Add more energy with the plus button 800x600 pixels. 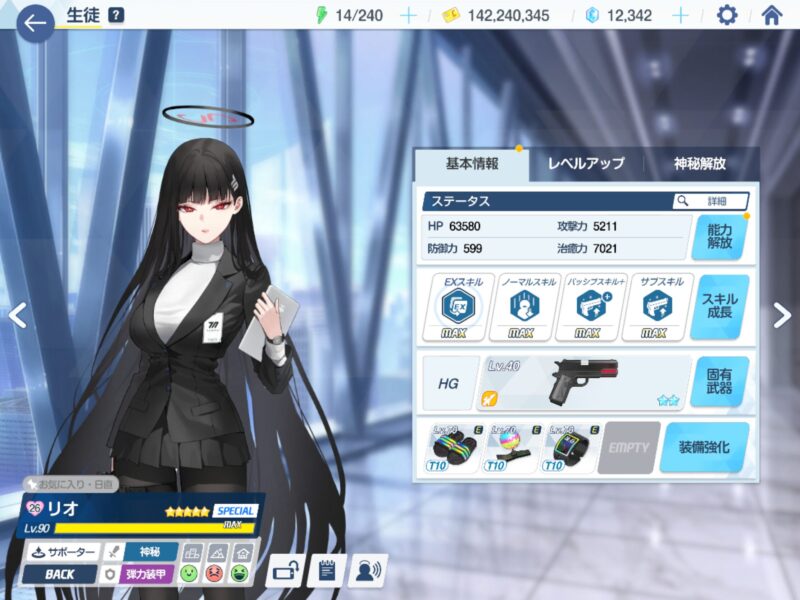(408, 15)
